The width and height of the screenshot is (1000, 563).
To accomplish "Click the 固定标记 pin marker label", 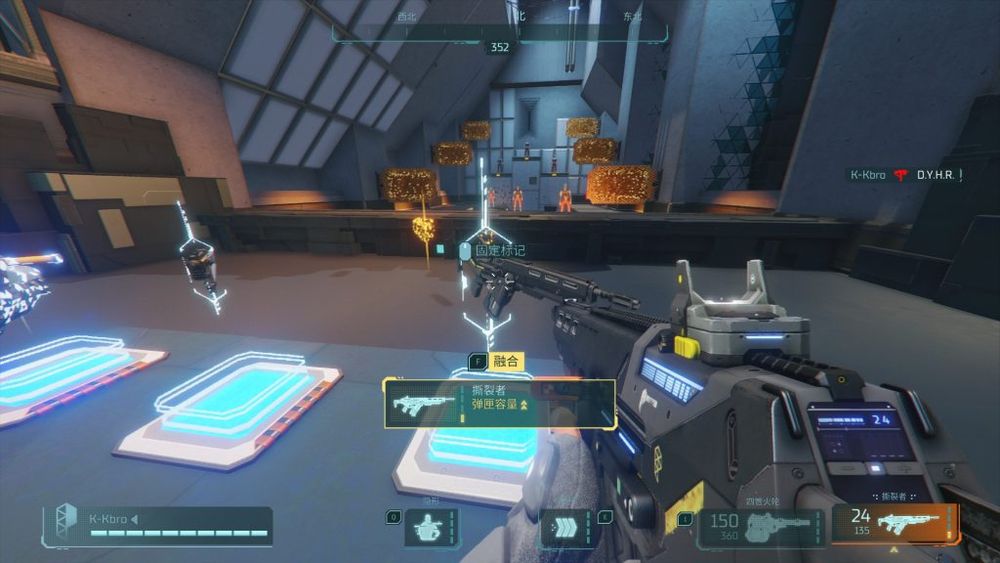I will pyautogui.click(x=499, y=250).
